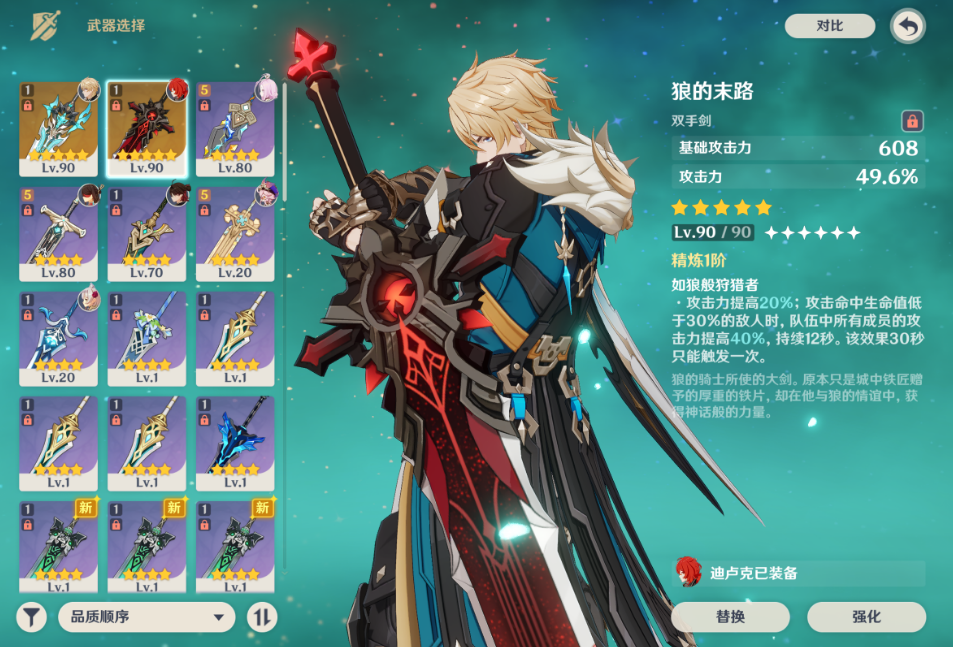This screenshot has height=647, width=953.
Task: Click the back arrow button
Action: (908, 27)
